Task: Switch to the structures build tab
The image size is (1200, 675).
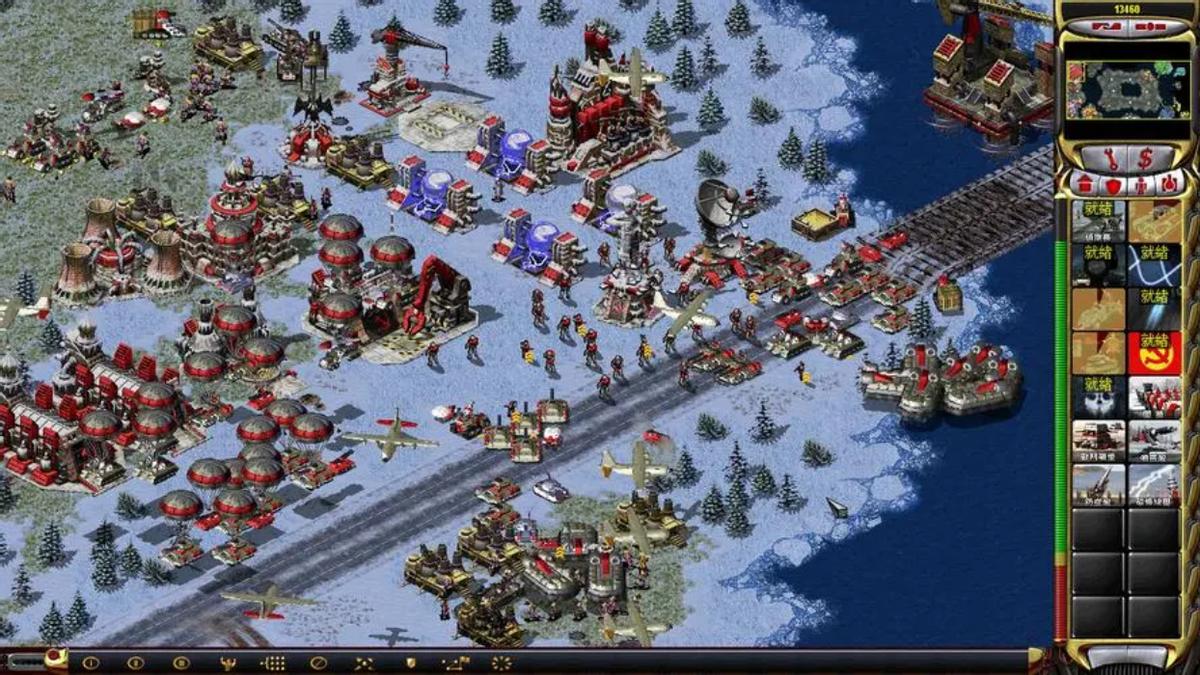Action: click(1083, 184)
